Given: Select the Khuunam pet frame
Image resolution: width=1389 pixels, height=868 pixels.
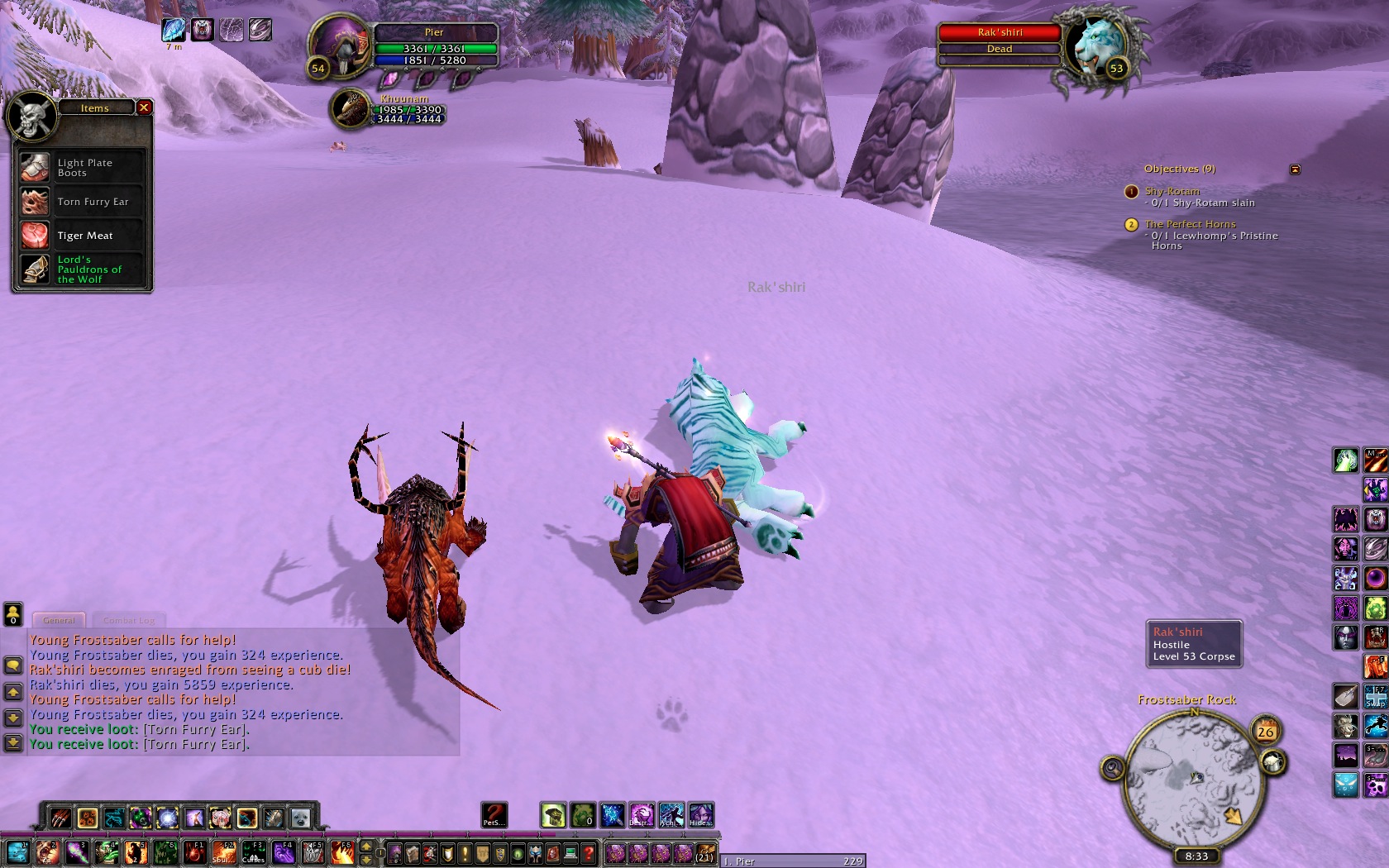Looking at the screenshot, I should pos(351,109).
